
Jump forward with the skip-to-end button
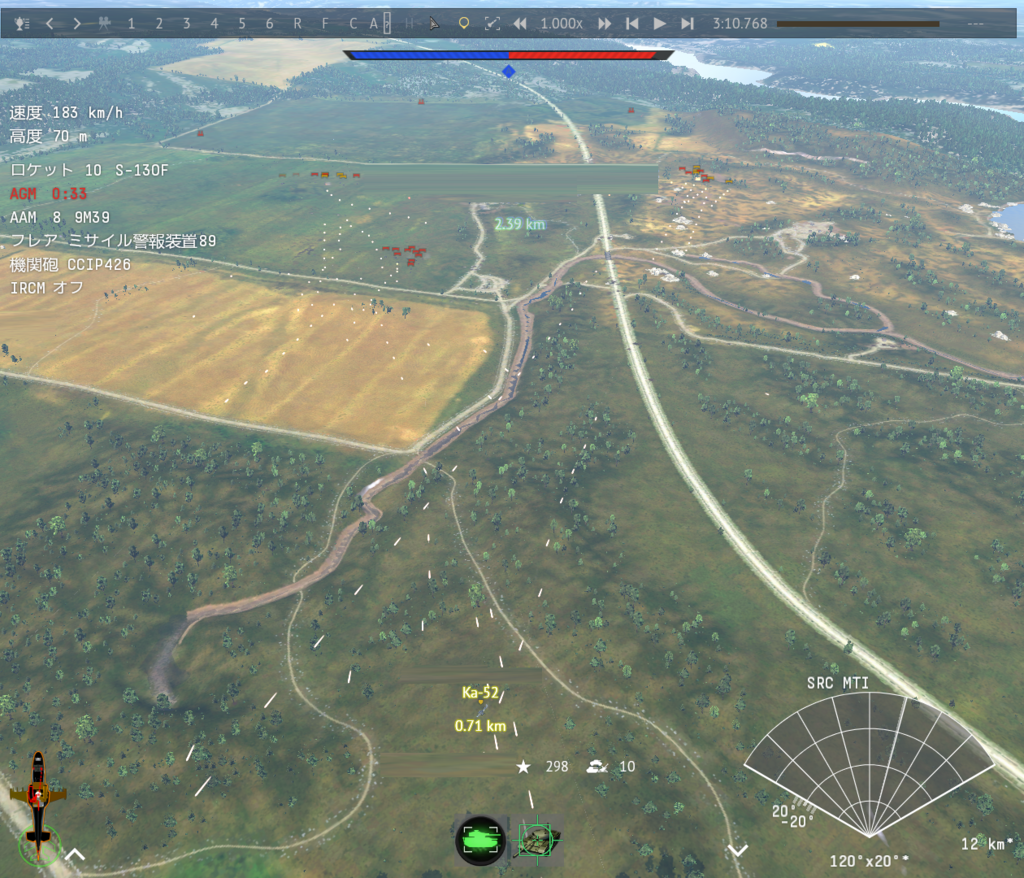pos(687,23)
